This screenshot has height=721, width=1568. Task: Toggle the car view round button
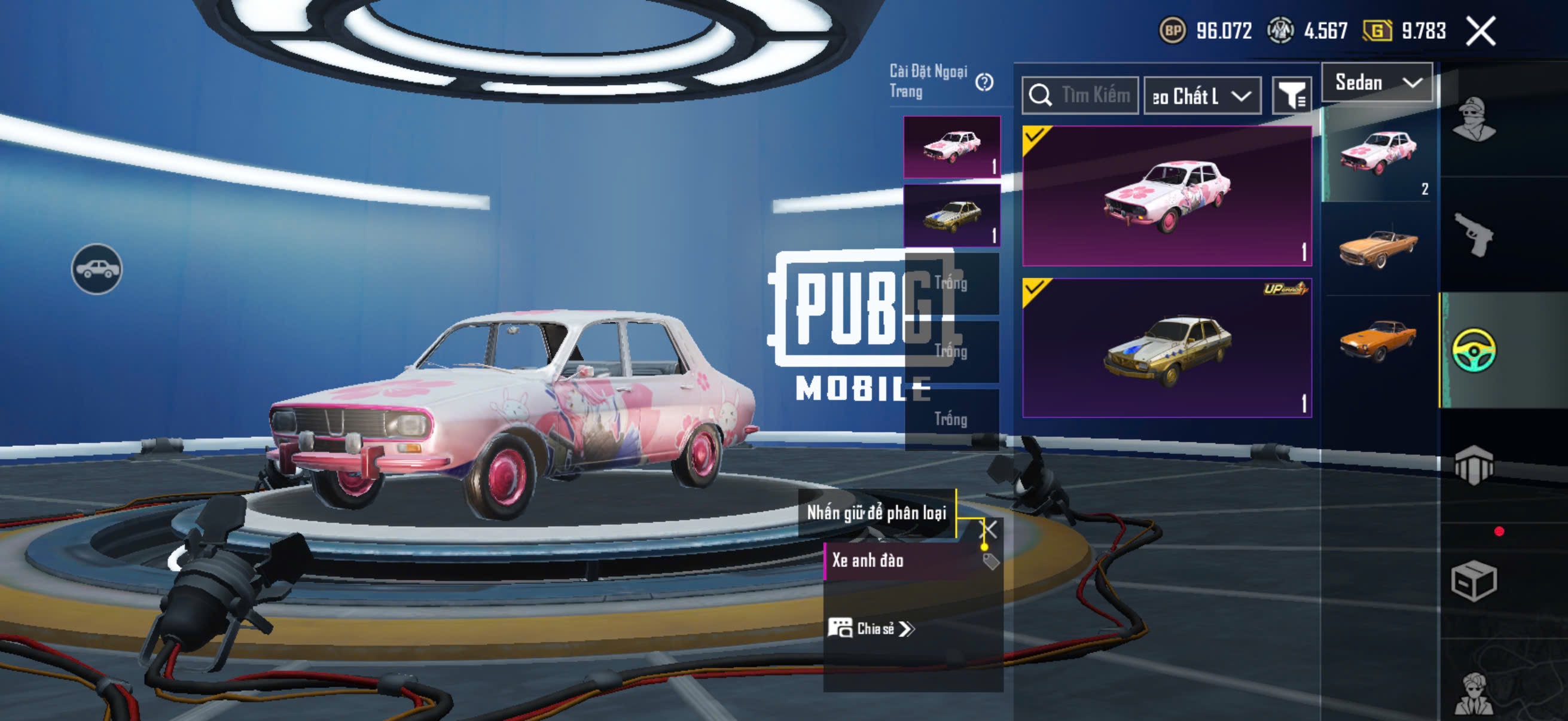click(x=97, y=269)
